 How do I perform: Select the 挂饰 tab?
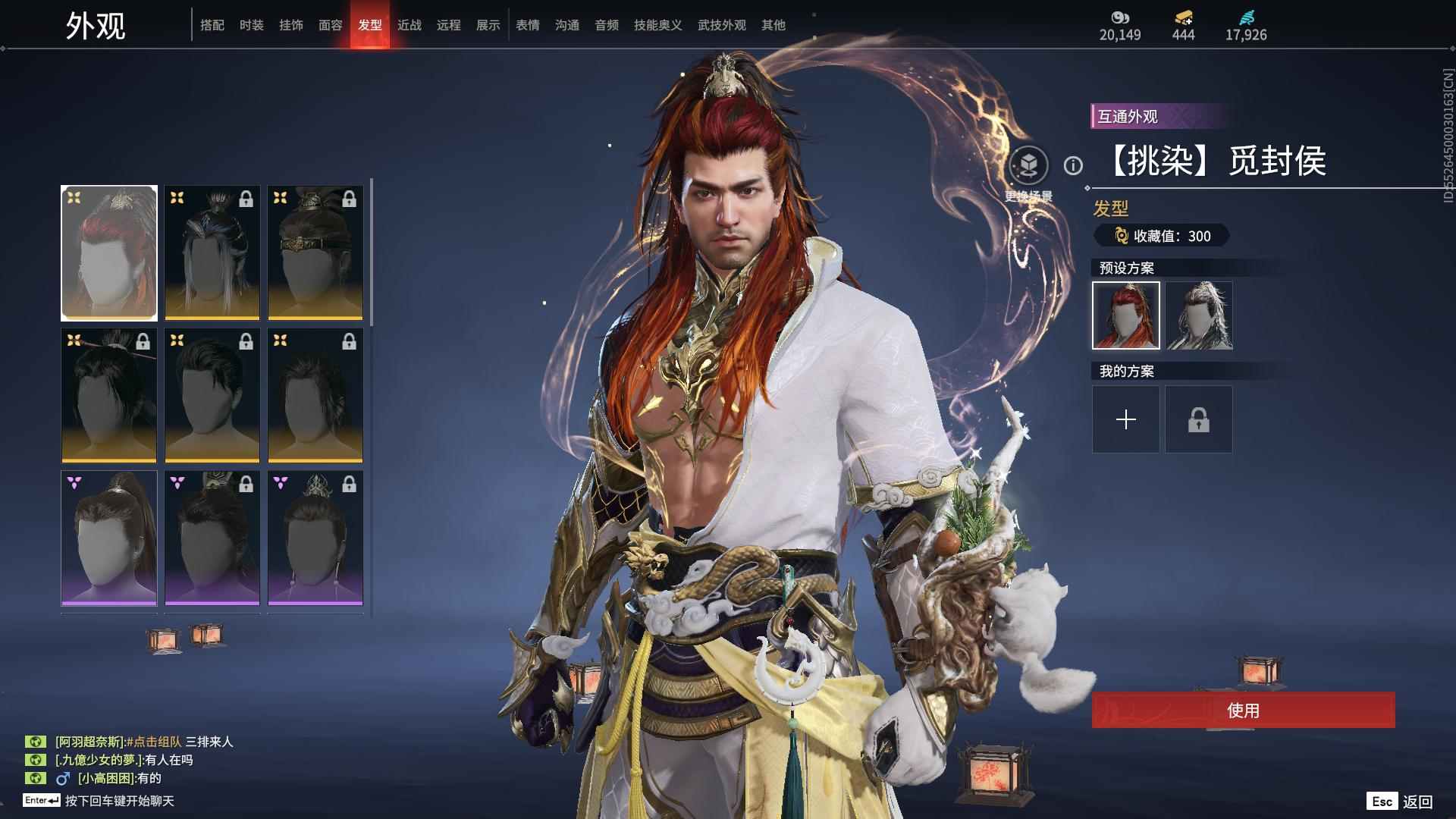(291, 25)
